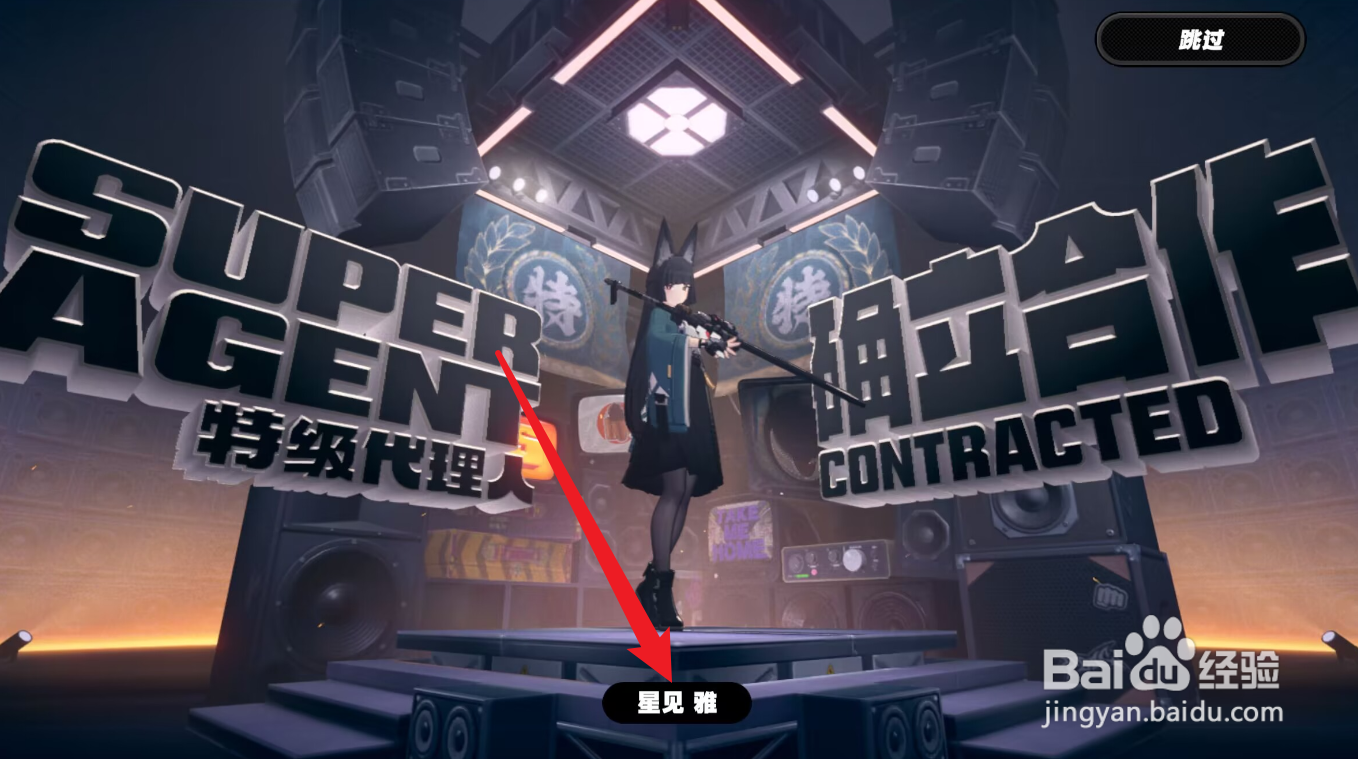Click the green indicator light on the amplifier
1358x759 pixels.
click(x=802, y=576)
